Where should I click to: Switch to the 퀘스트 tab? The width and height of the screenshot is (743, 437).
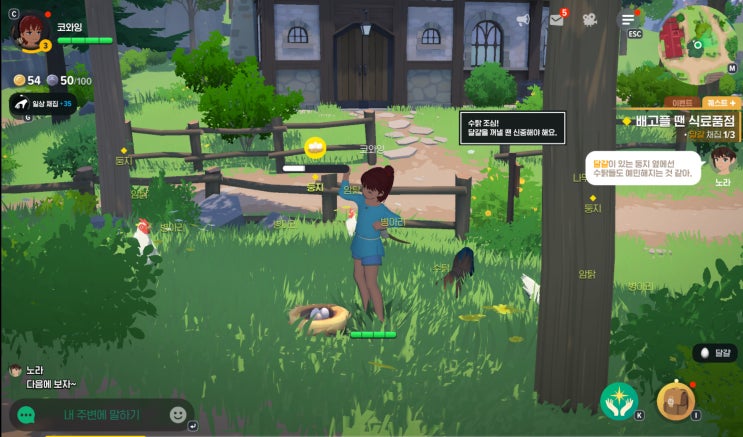coord(720,102)
